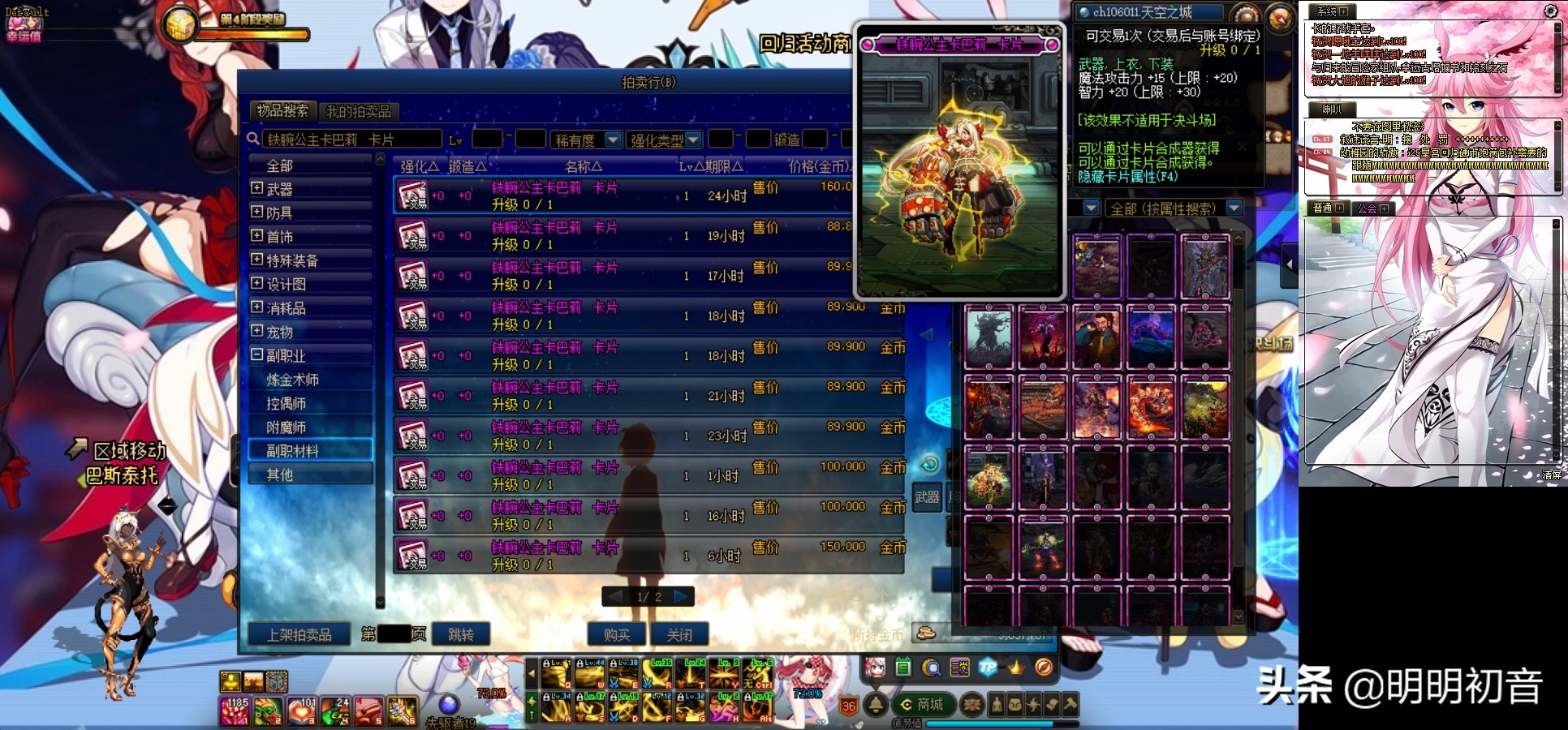Screen dimensions: 1568x730
Task: Open the TP shop icon
Action: point(988,668)
